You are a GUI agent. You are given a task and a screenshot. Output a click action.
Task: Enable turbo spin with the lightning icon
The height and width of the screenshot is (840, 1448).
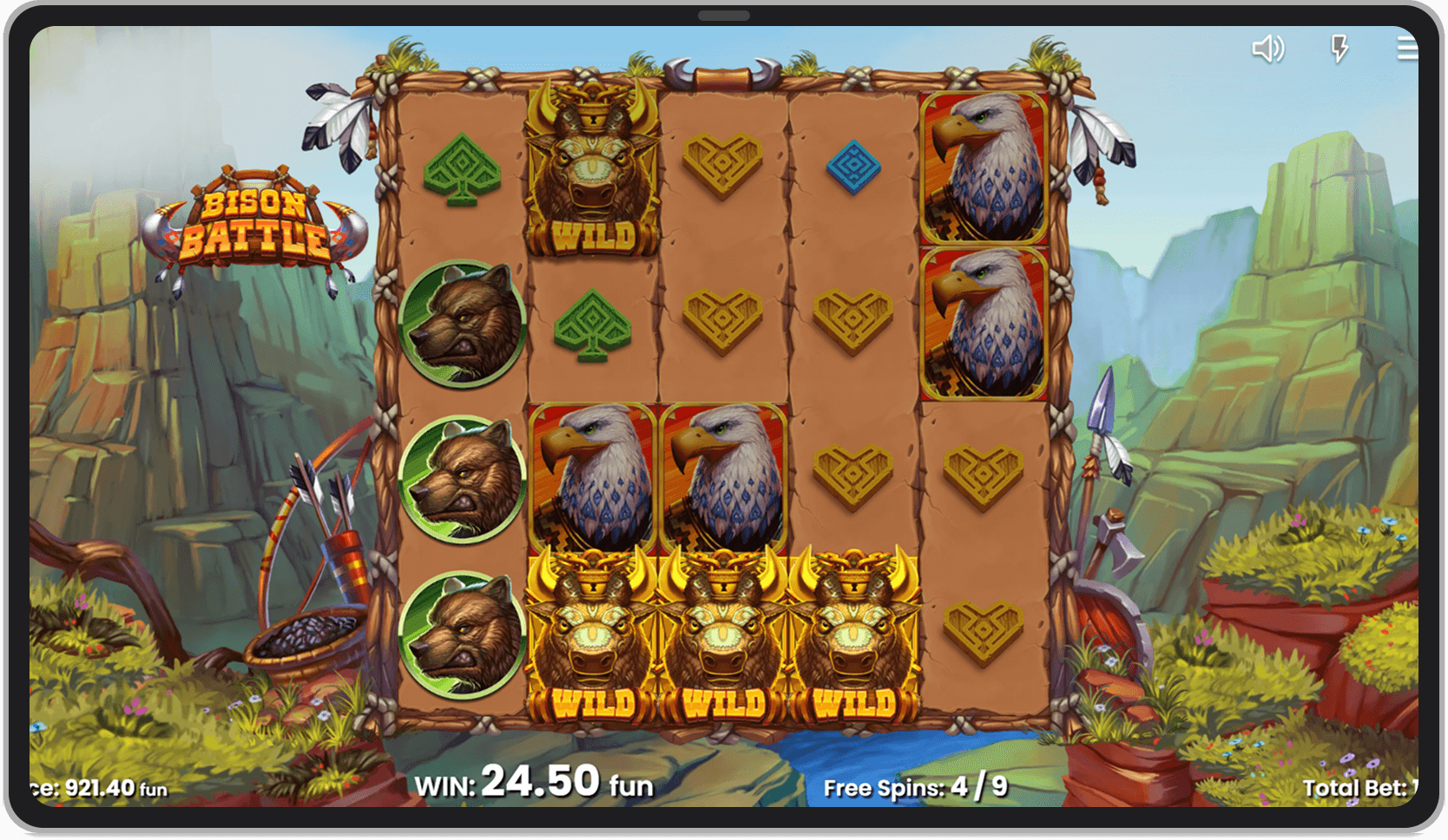click(x=1338, y=49)
